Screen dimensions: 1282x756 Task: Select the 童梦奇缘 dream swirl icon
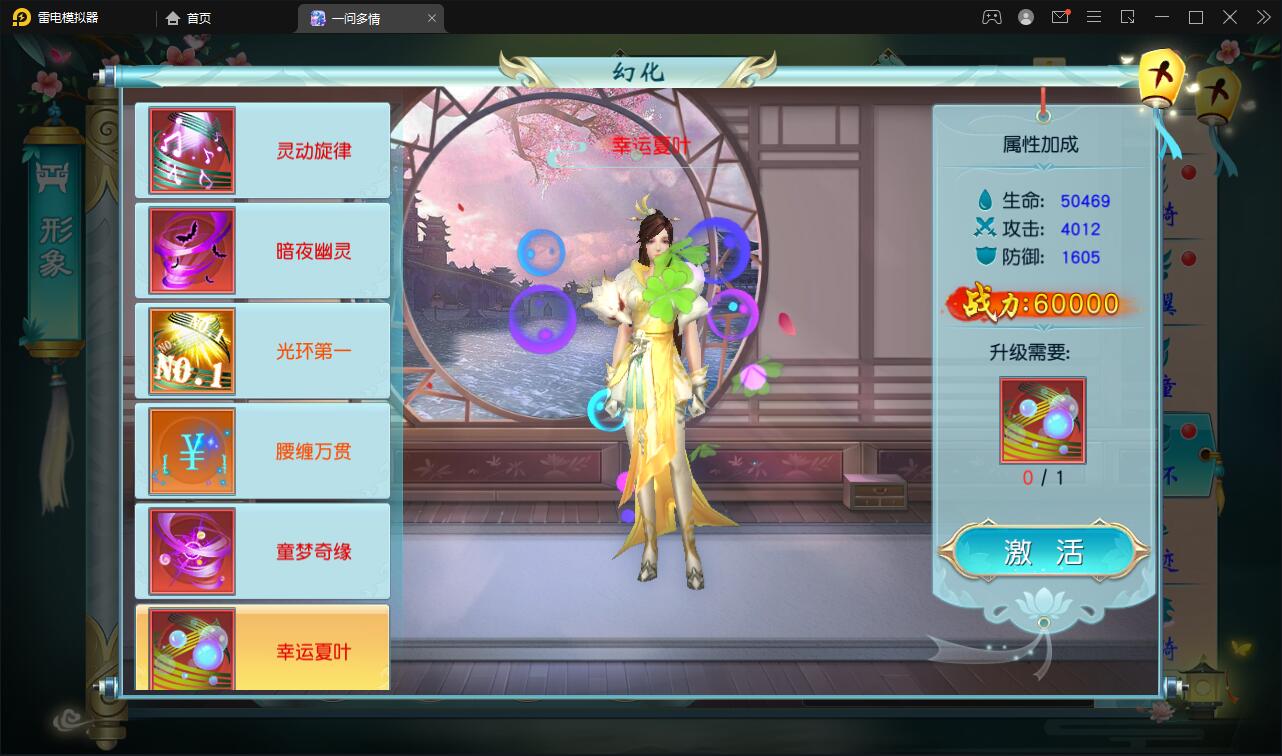coord(190,550)
